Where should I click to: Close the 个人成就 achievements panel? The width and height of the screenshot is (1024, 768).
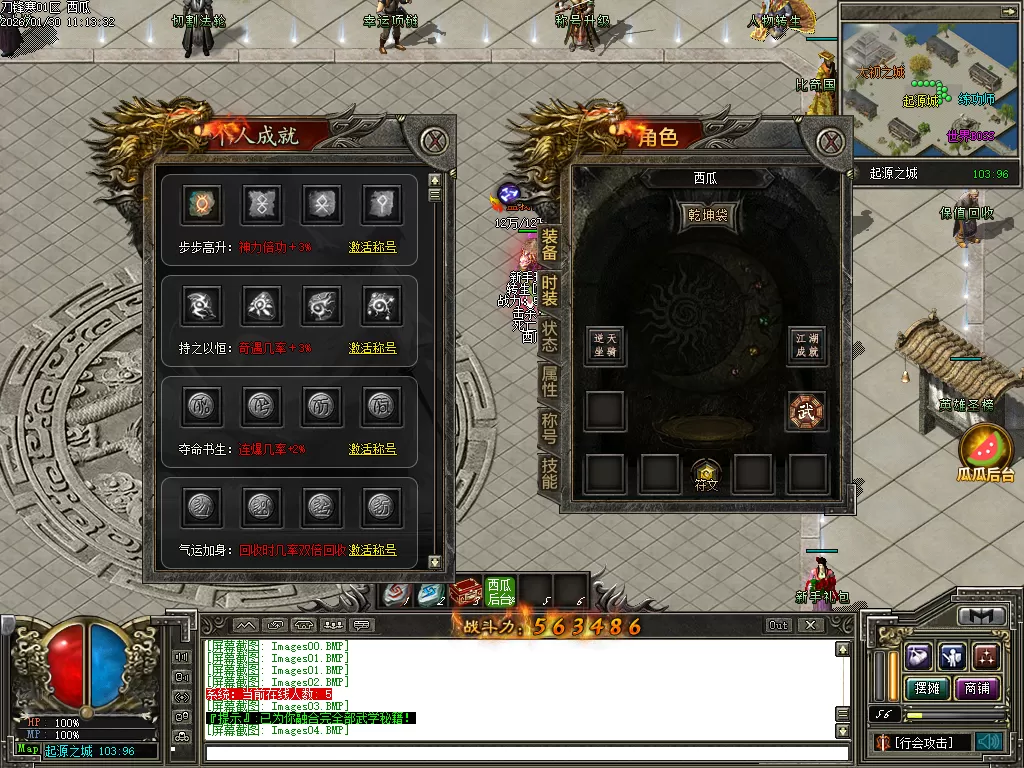[433, 140]
